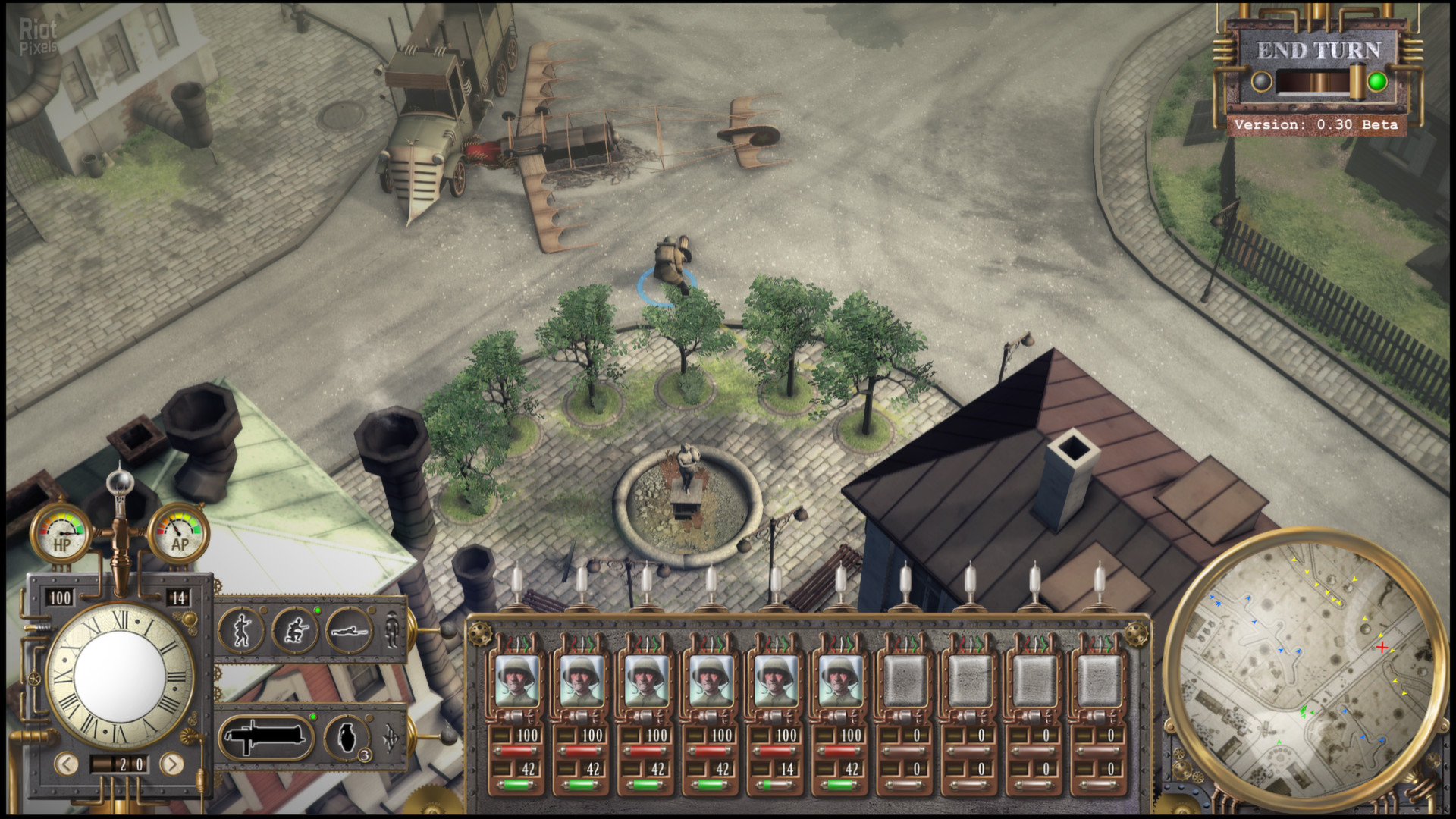Select the first soldier portrait in the squad bar

tap(517, 680)
